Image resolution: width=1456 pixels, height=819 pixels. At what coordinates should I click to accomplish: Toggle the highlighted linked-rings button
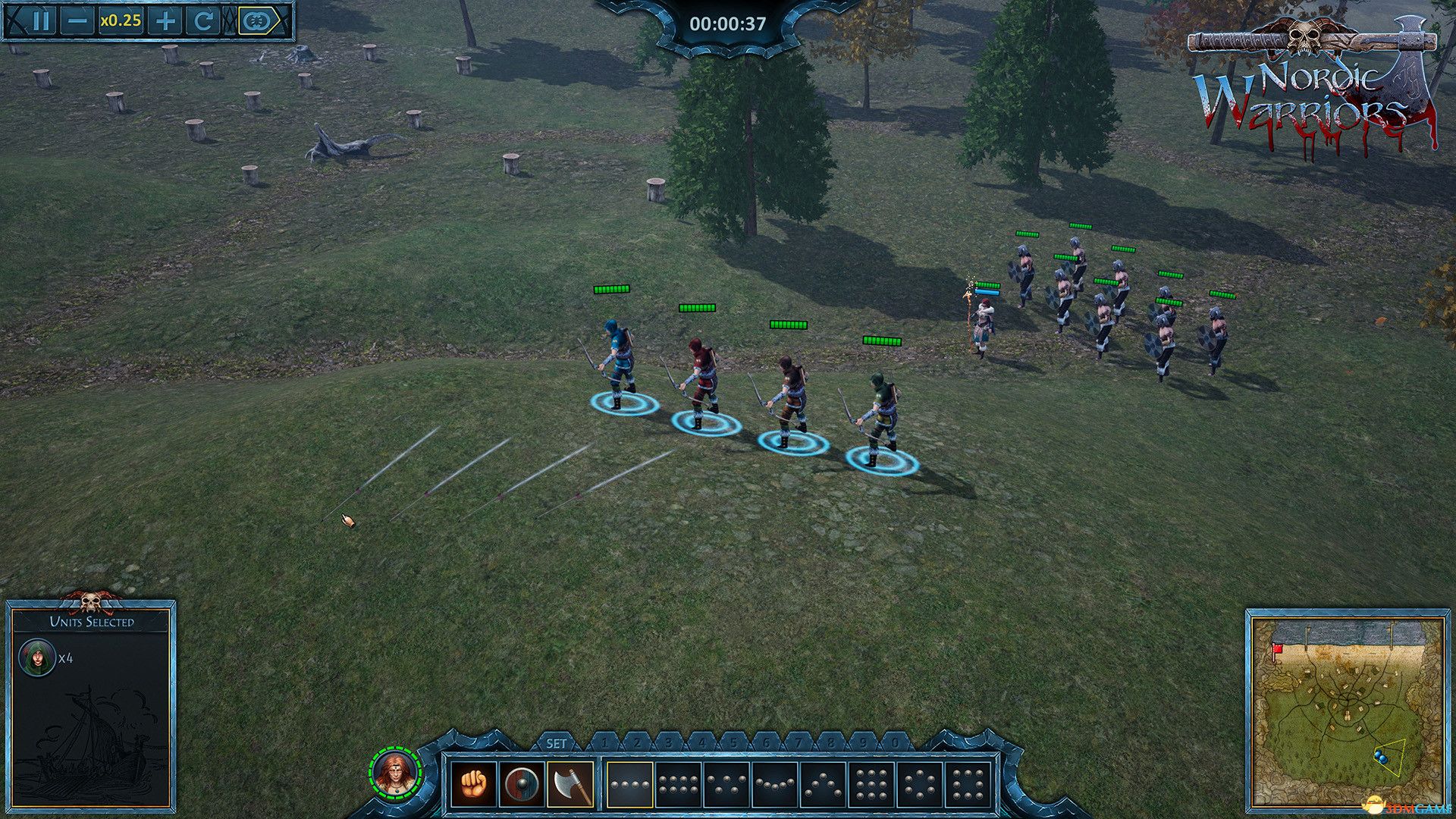click(255, 20)
